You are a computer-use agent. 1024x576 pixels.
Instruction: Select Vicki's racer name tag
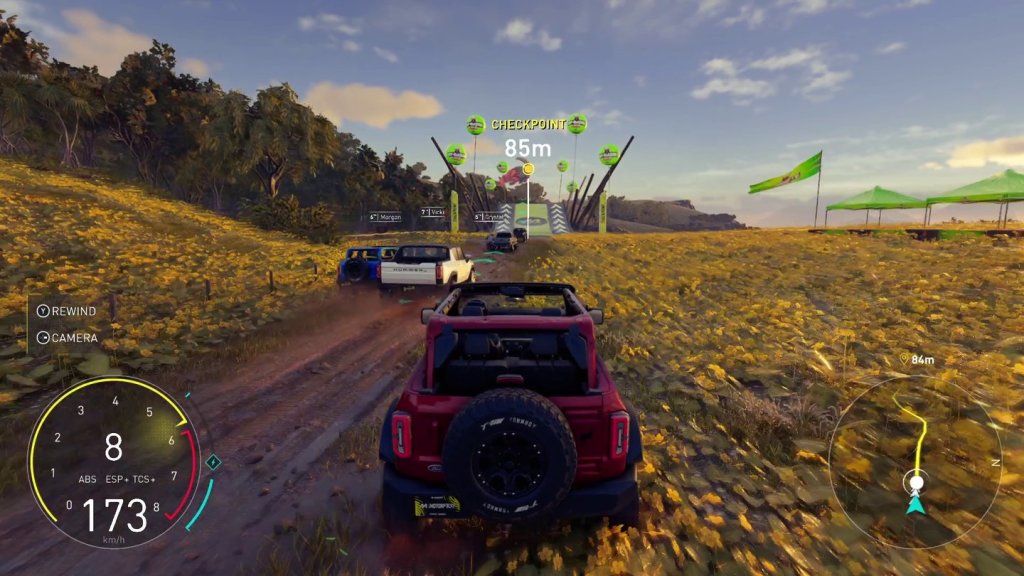click(x=433, y=213)
